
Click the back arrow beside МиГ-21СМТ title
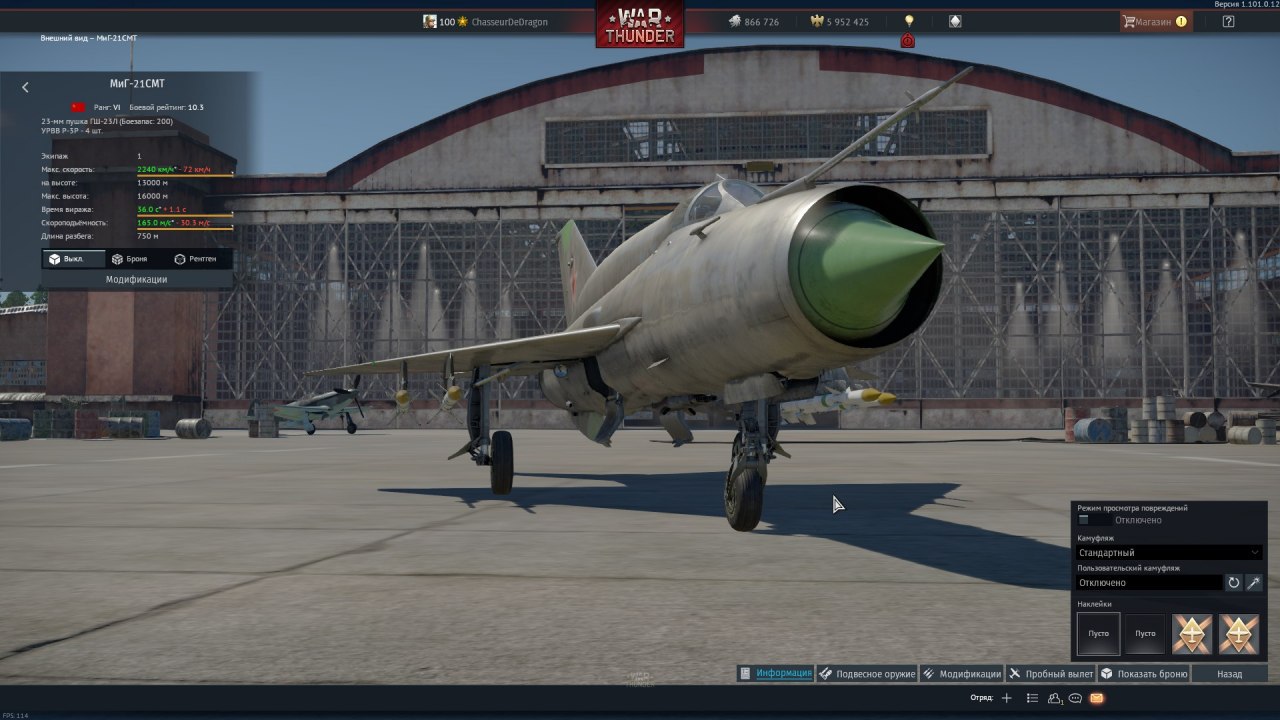click(25, 88)
